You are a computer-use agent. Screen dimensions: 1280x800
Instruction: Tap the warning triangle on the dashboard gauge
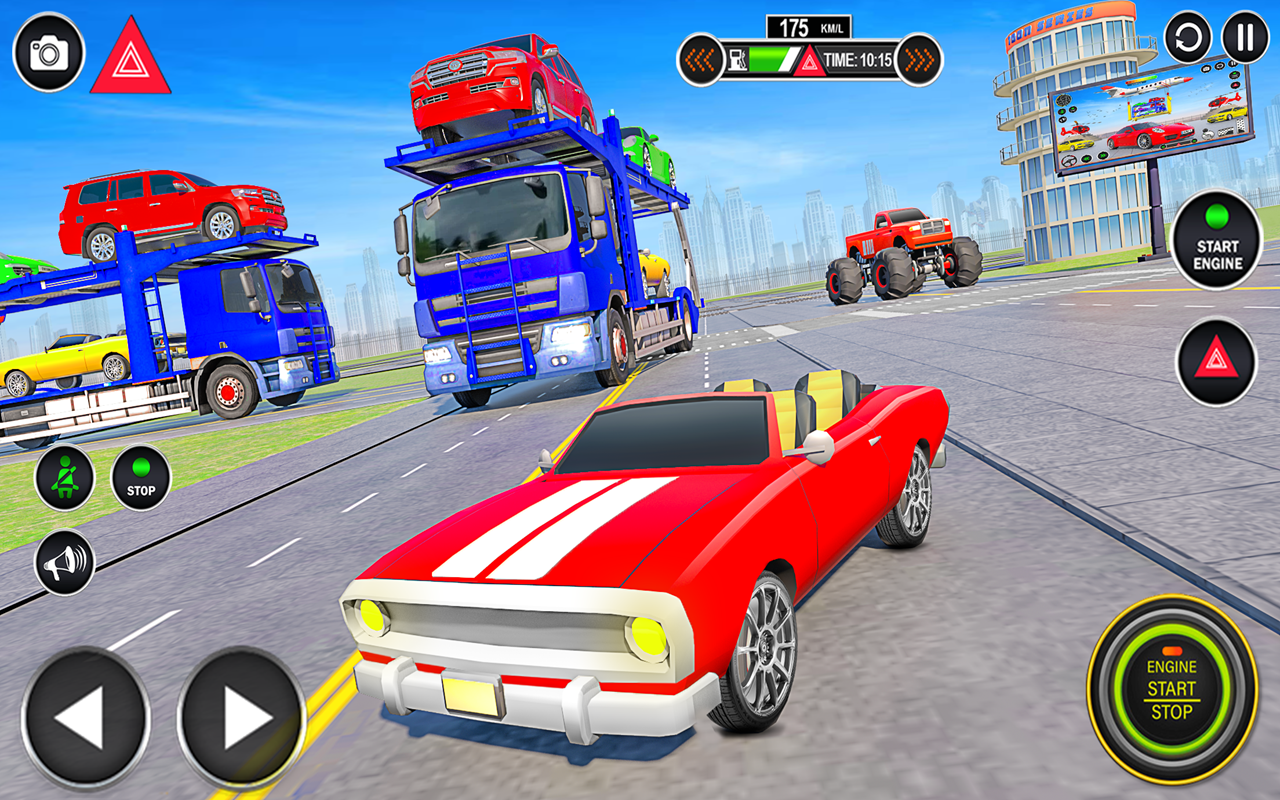click(x=808, y=60)
